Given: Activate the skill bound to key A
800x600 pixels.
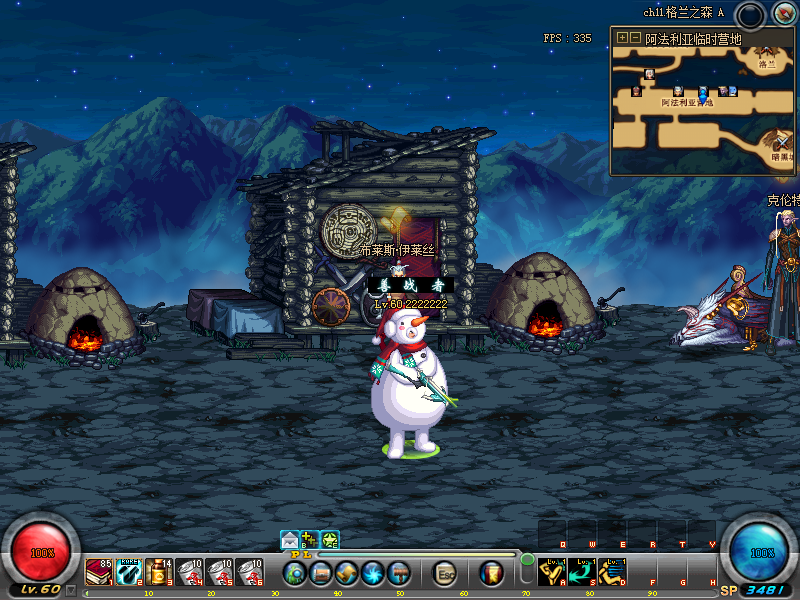Looking at the screenshot, I should tap(553, 572).
